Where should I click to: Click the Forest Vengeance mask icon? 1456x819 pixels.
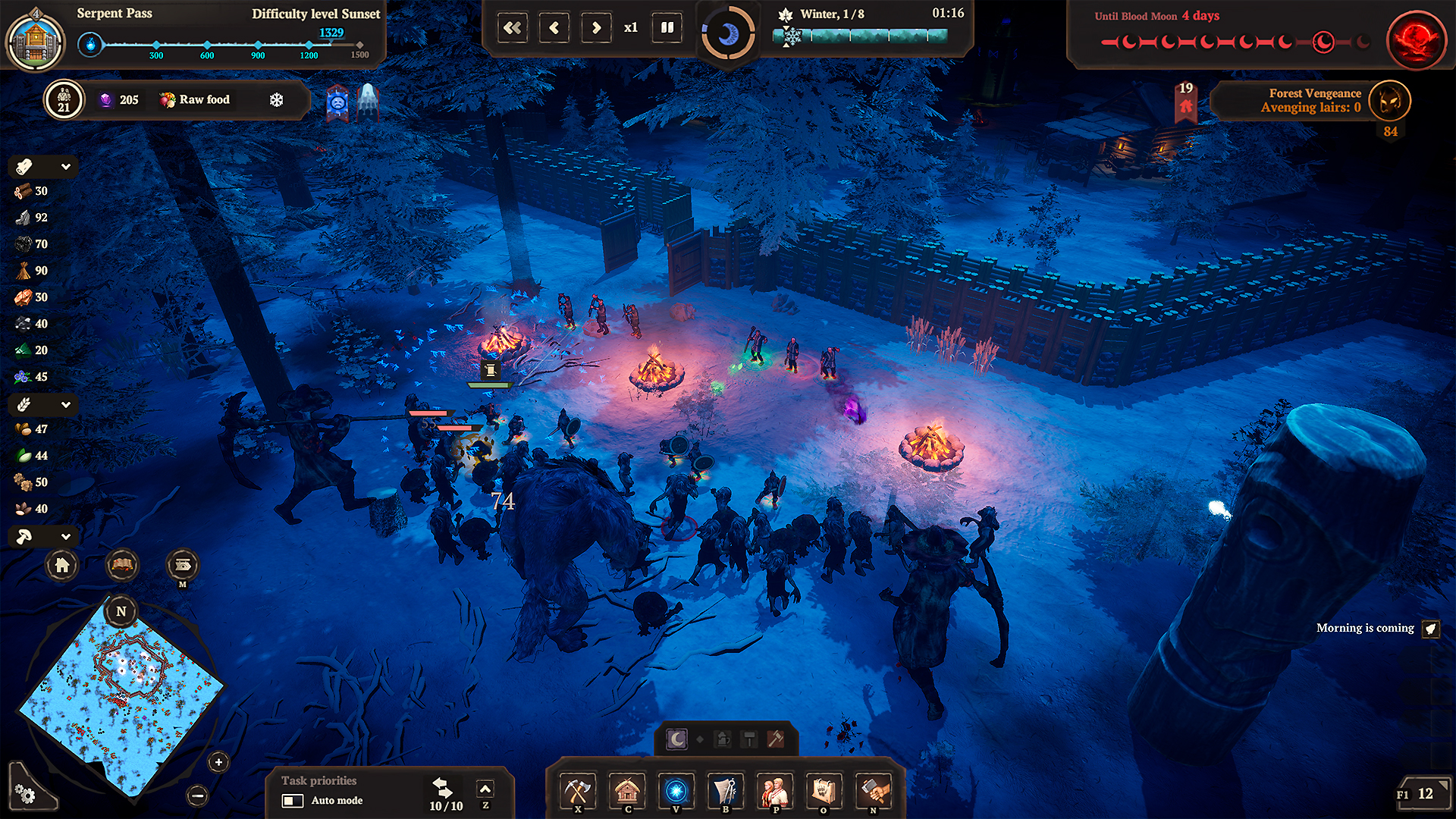click(x=1389, y=101)
